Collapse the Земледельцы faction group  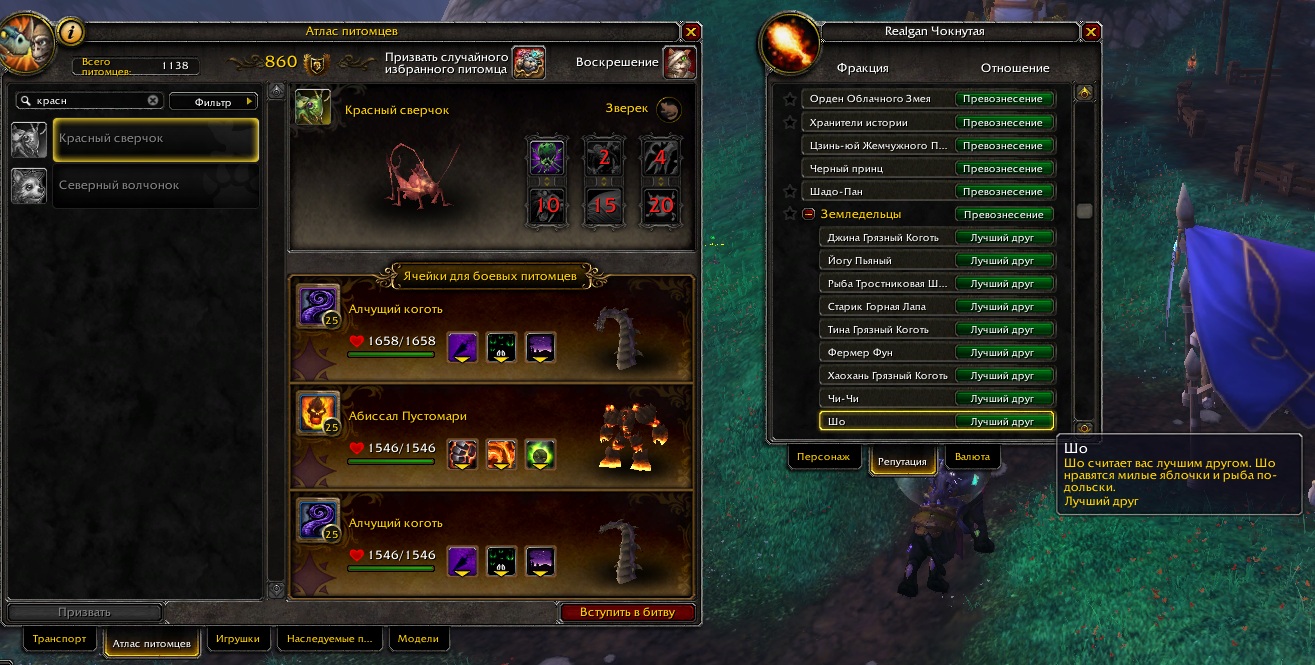coord(809,214)
